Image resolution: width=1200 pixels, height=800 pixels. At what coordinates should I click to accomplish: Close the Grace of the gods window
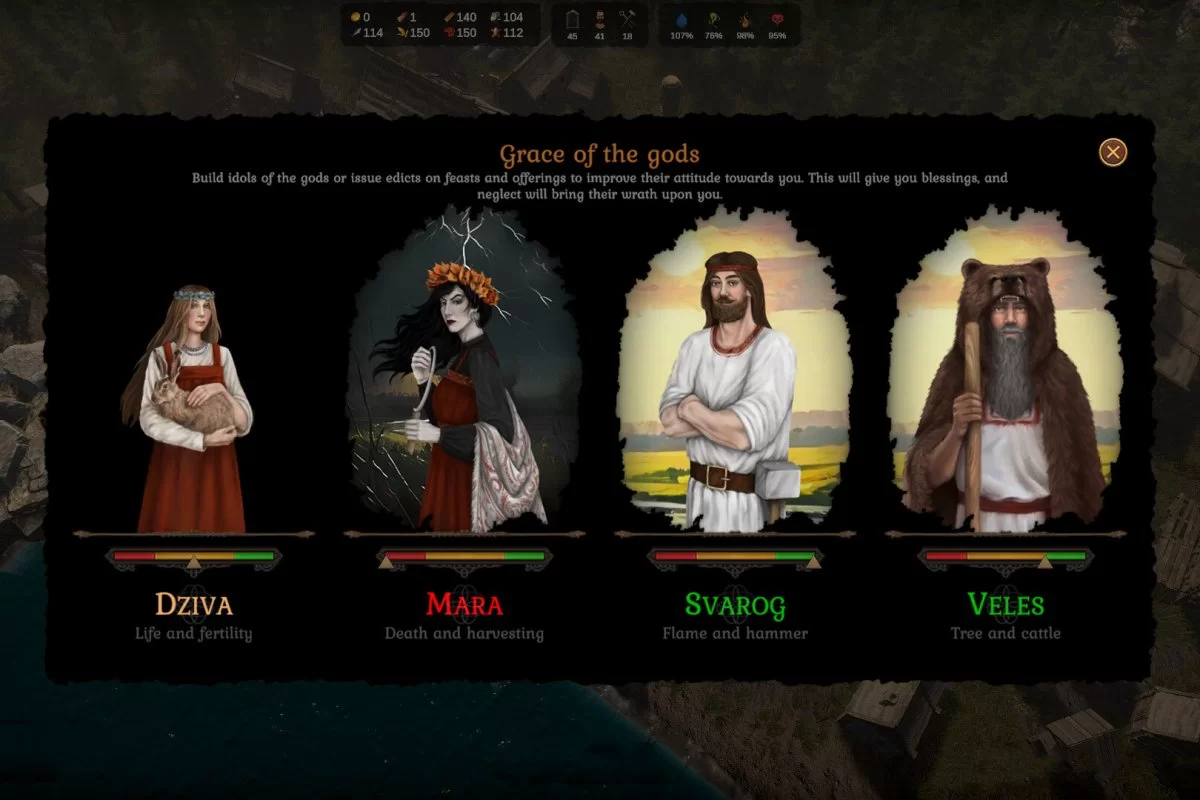[1113, 152]
